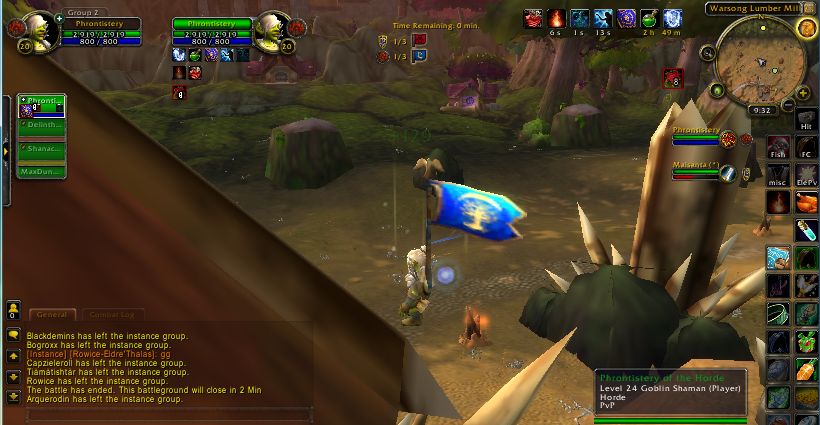The image size is (820, 425).
Task: Click the target frame portrait
Action: [x=270, y=31]
